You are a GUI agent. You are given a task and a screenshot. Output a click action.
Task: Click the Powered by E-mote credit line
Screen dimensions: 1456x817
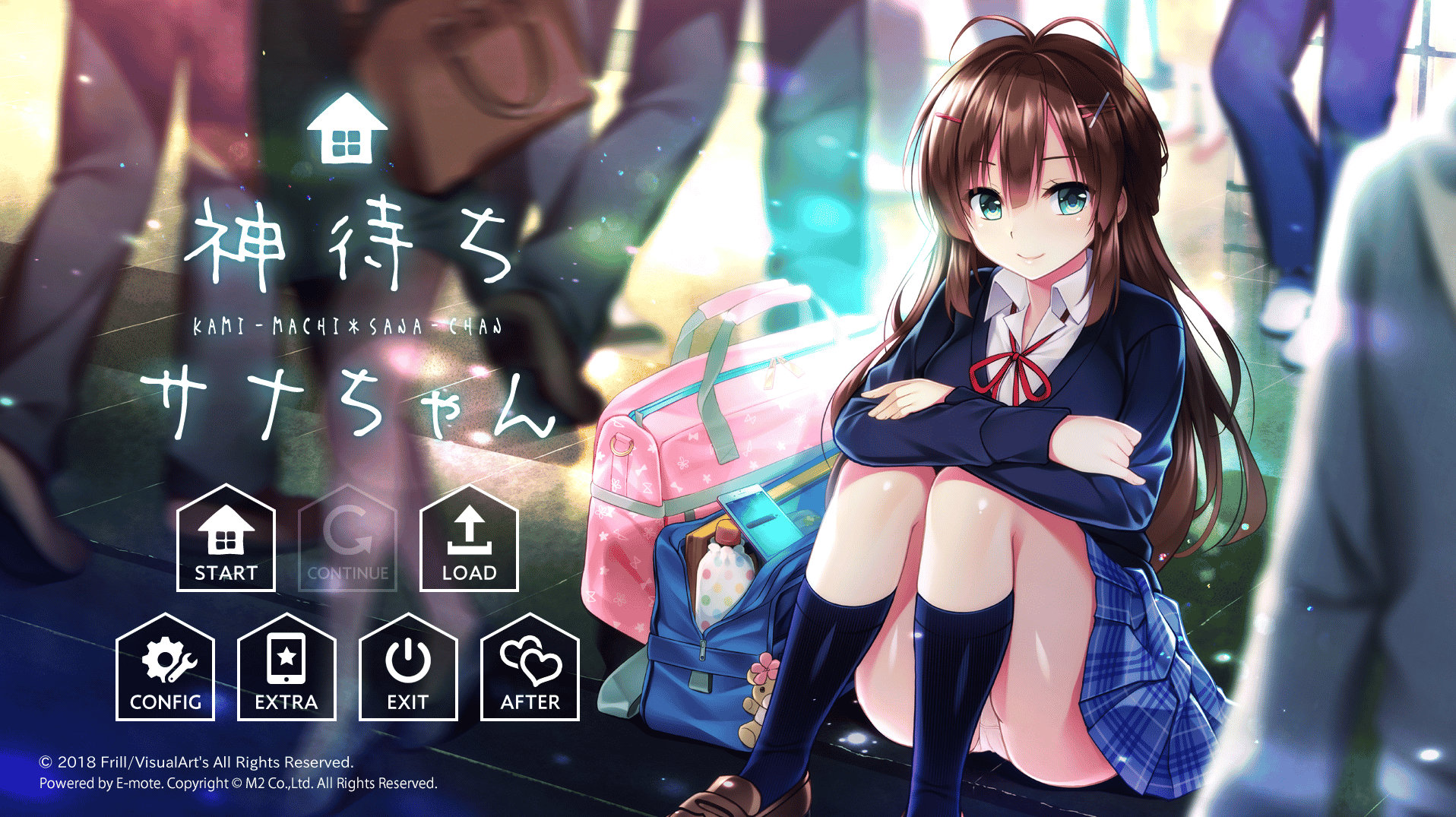[238, 784]
